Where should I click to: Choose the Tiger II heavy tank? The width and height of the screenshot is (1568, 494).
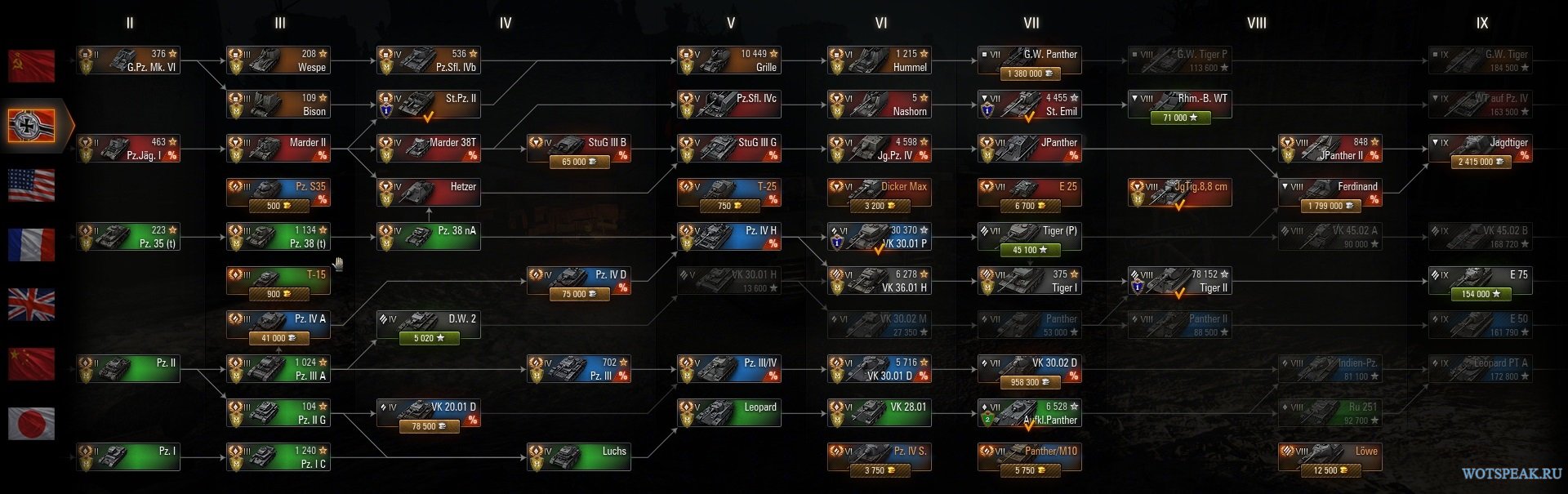point(1180,281)
